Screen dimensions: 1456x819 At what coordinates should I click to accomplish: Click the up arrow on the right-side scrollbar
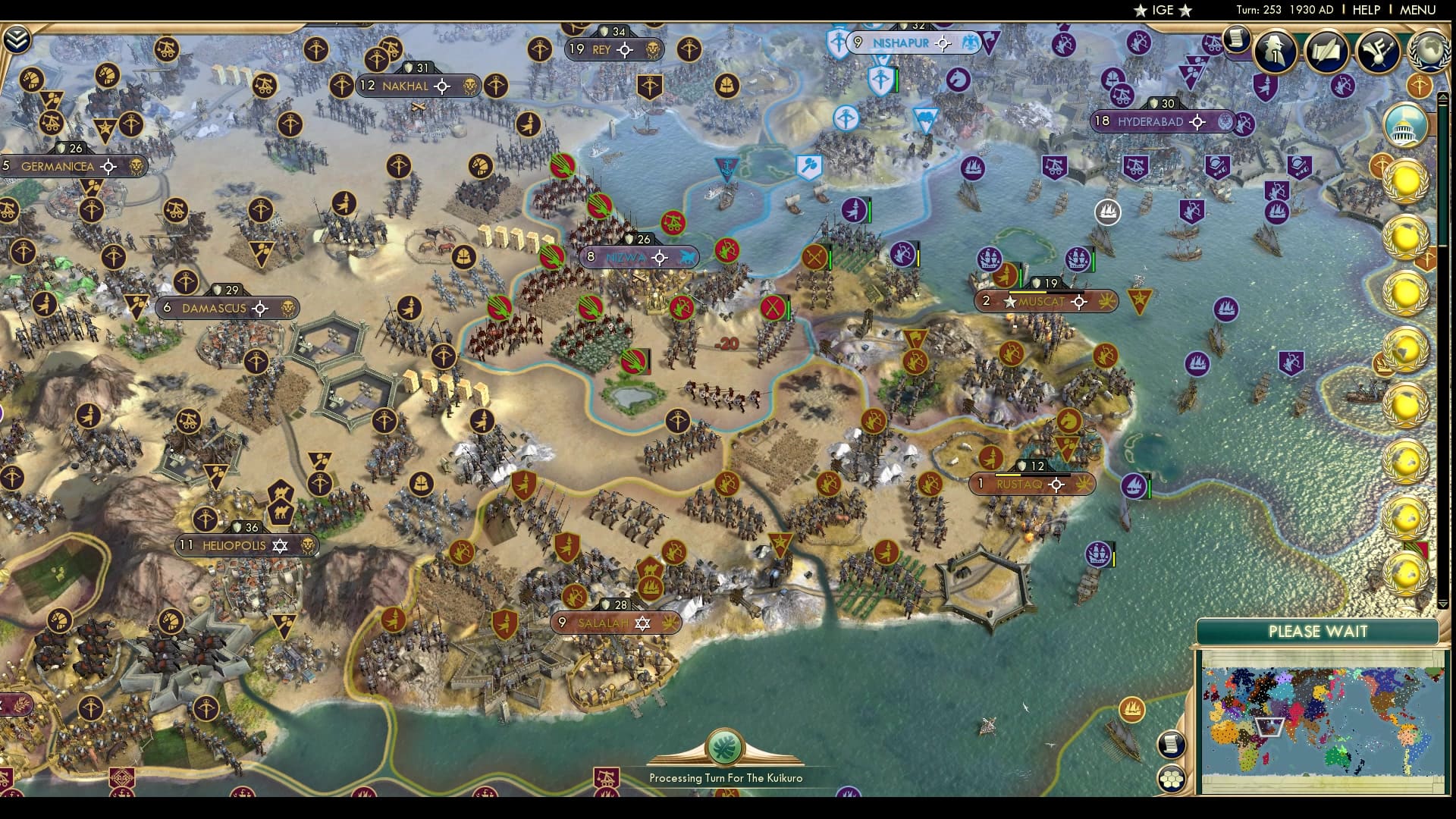click(x=1443, y=97)
